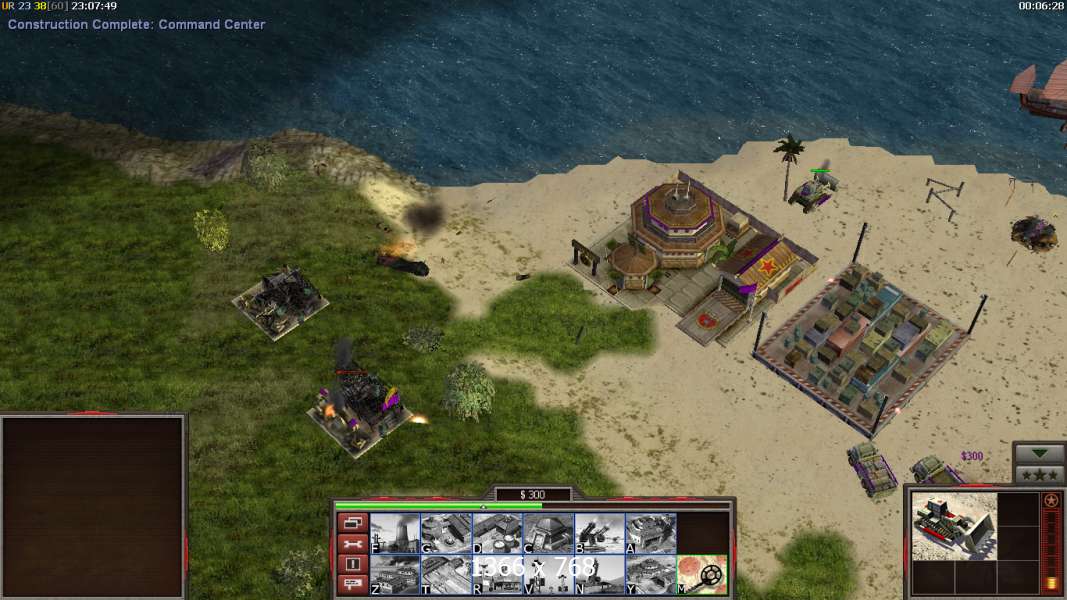Select the Airfield build icon marked Z

click(x=395, y=574)
